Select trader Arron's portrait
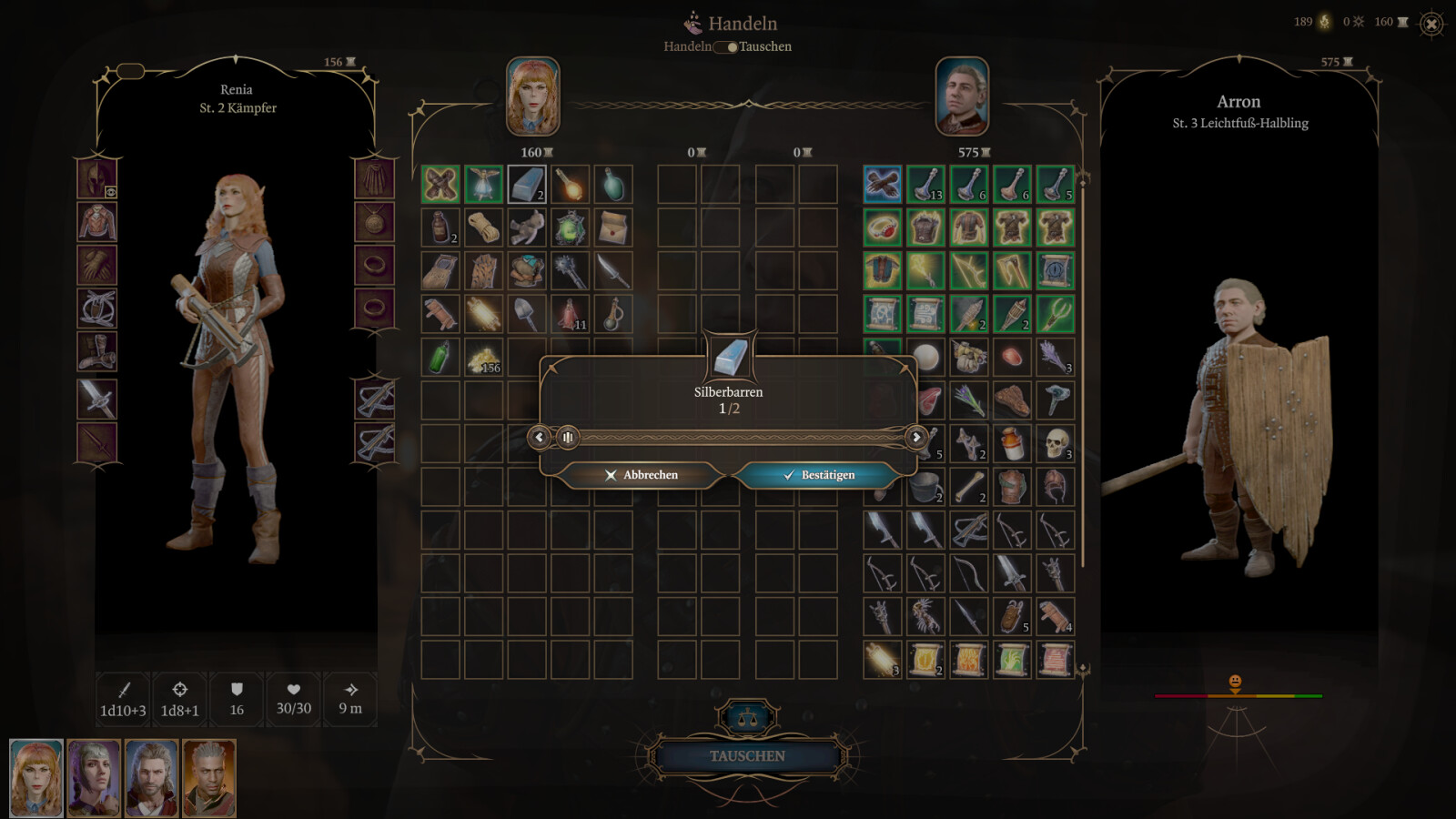This screenshot has height=819, width=1456. click(x=962, y=96)
